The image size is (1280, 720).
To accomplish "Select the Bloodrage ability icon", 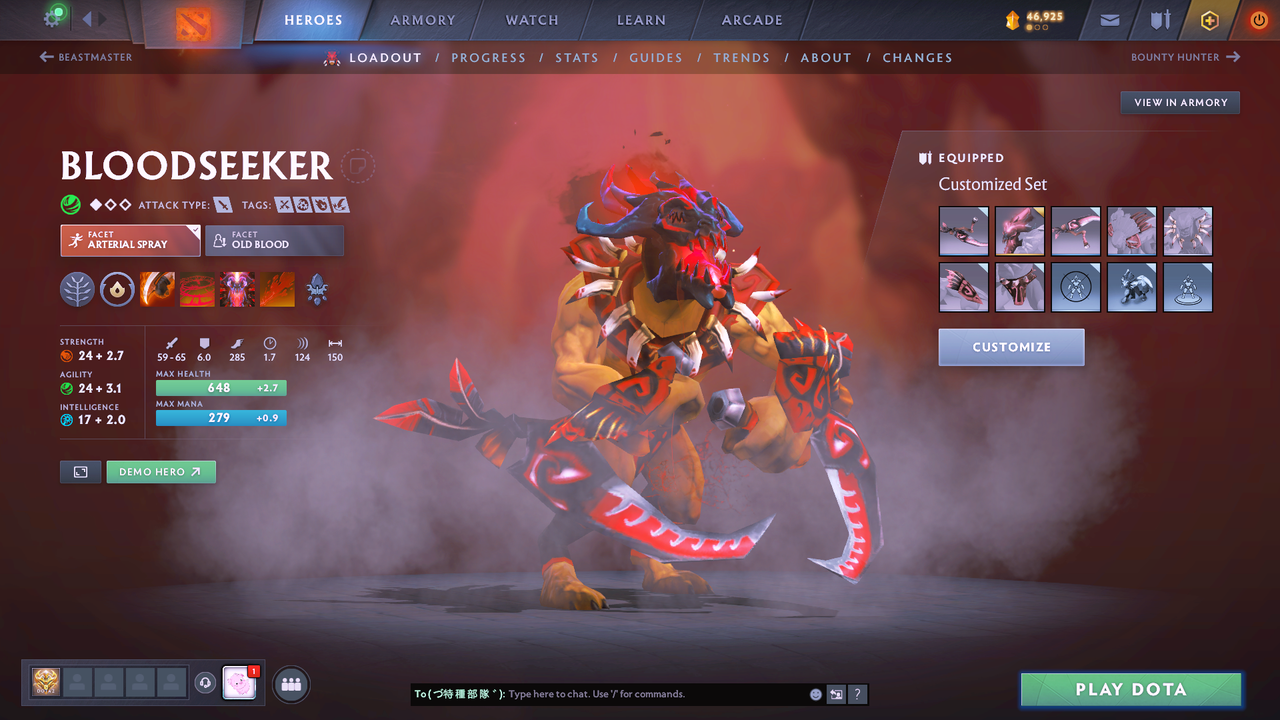I will [x=157, y=290].
